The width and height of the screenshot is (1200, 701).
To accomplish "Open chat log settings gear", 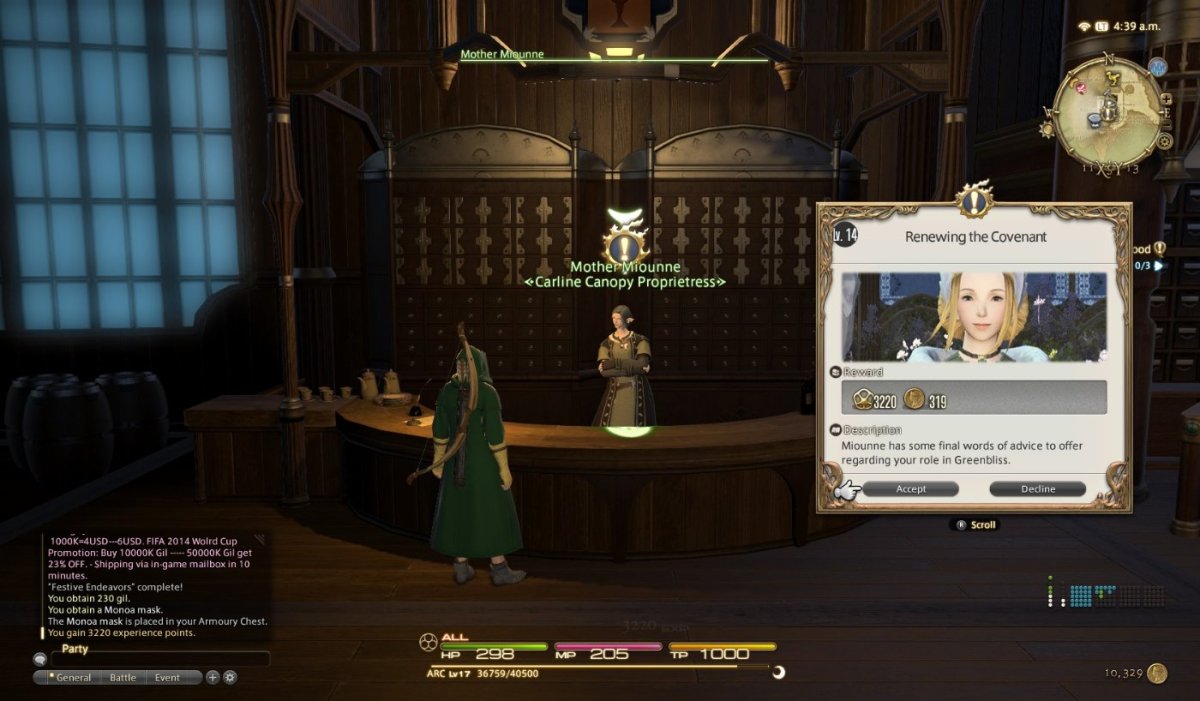I will pyautogui.click(x=230, y=677).
